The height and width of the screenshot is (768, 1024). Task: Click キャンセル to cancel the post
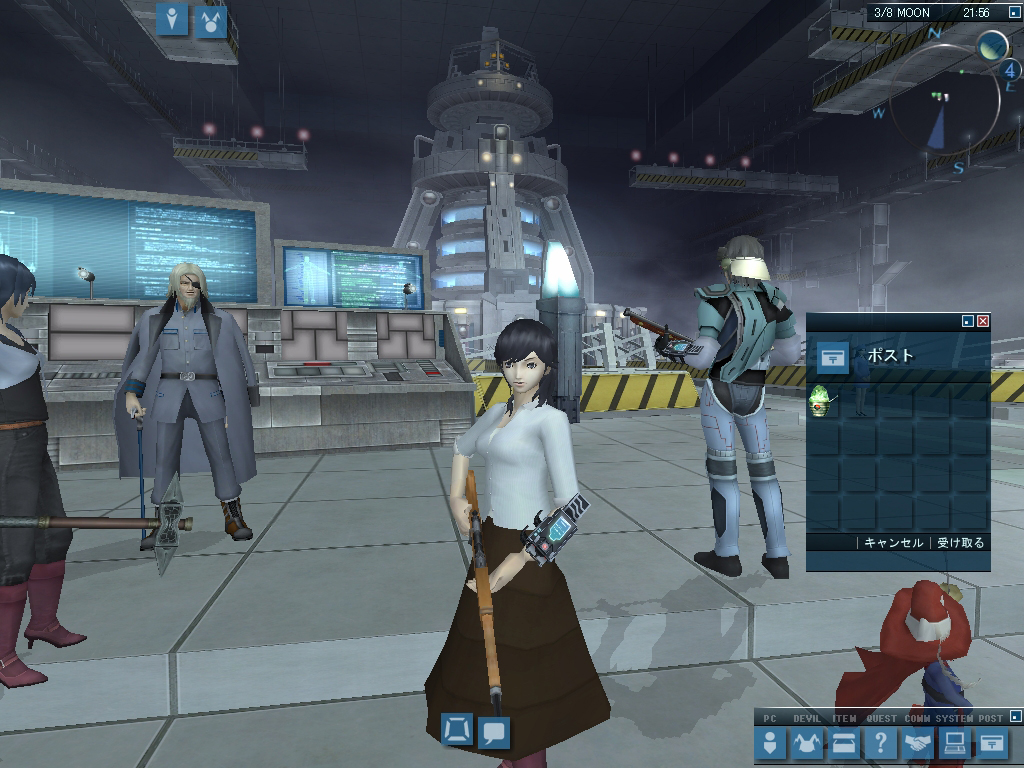893,543
